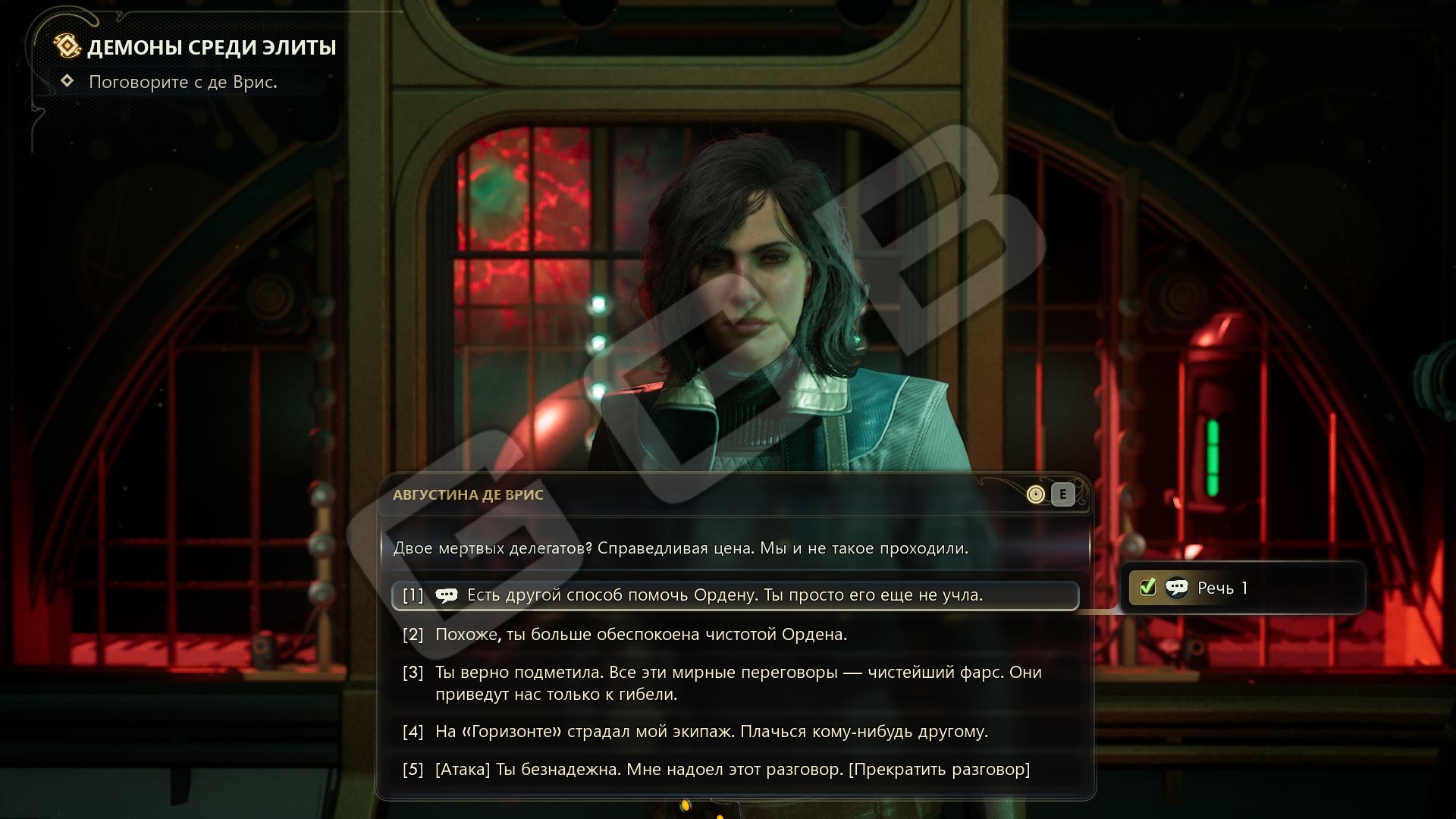Open the dialogue history clock icon
This screenshot has width=1456, height=819.
click(1035, 494)
